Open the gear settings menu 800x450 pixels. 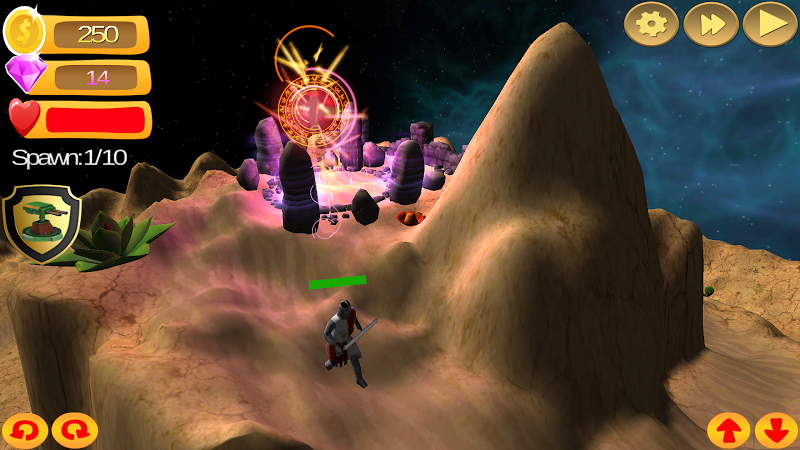tap(651, 24)
